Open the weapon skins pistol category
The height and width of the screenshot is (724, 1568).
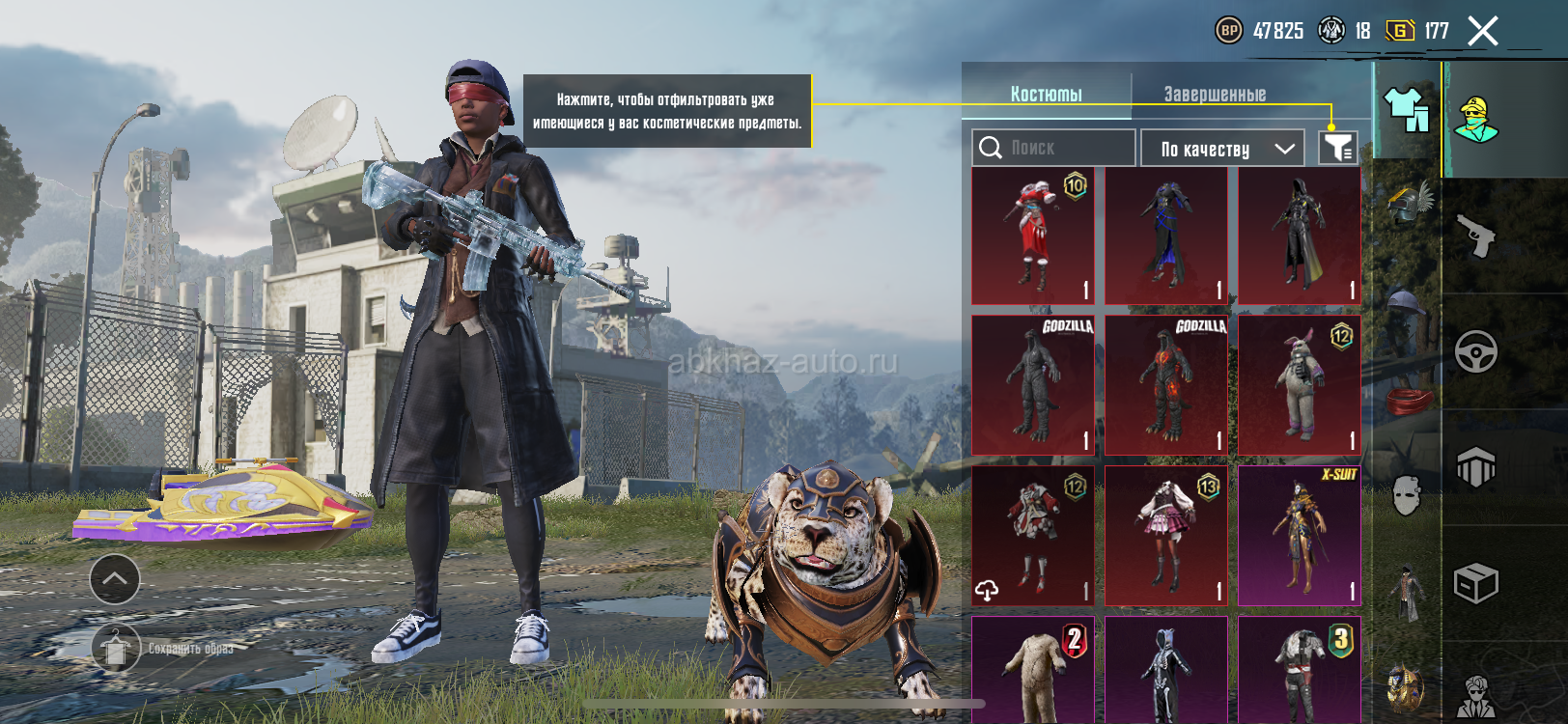(x=1476, y=236)
